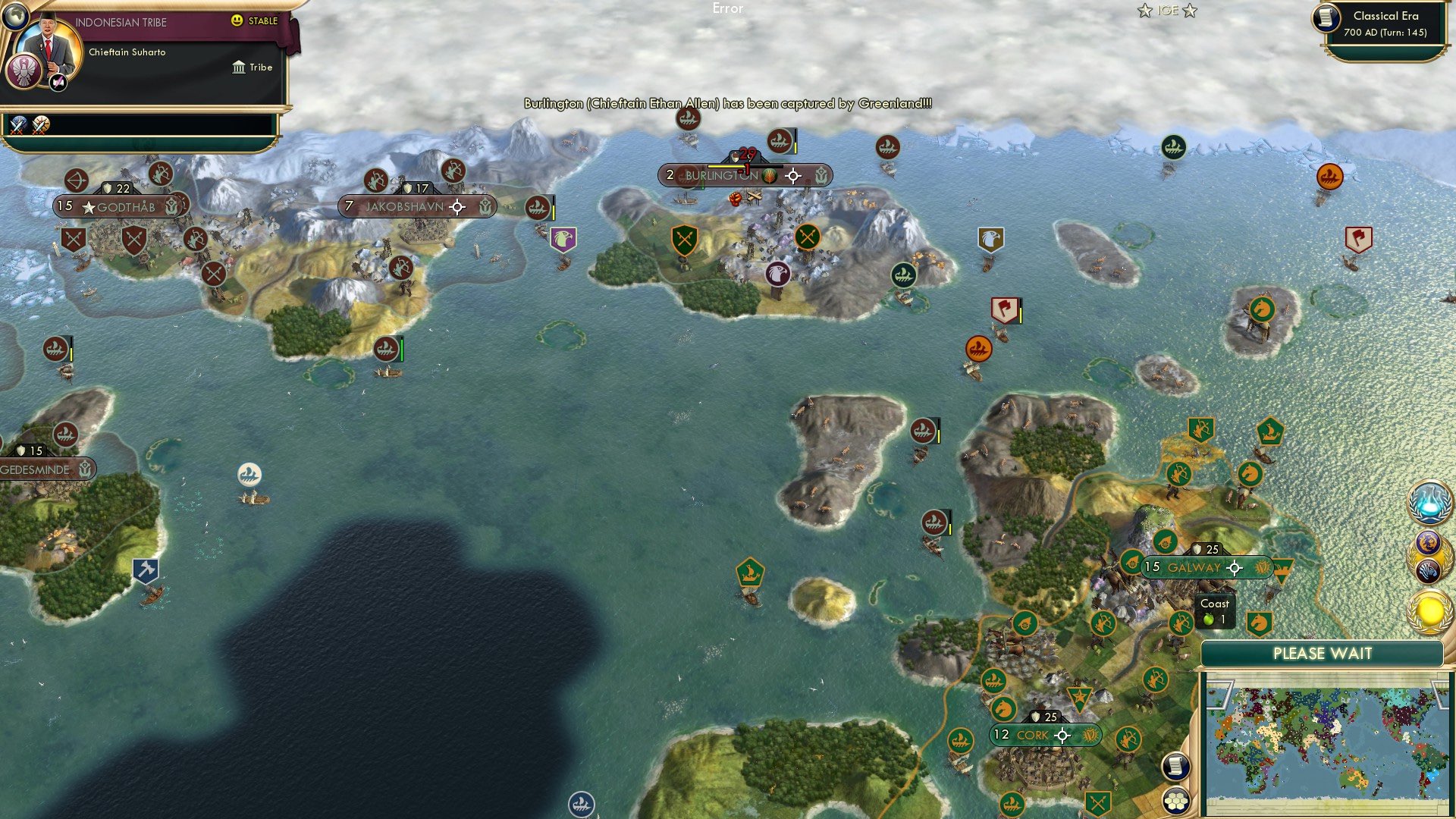The height and width of the screenshot is (819, 1456).
Task: Toggle the crosshair on Burlington's banner
Action: click(x=793, y=176)
